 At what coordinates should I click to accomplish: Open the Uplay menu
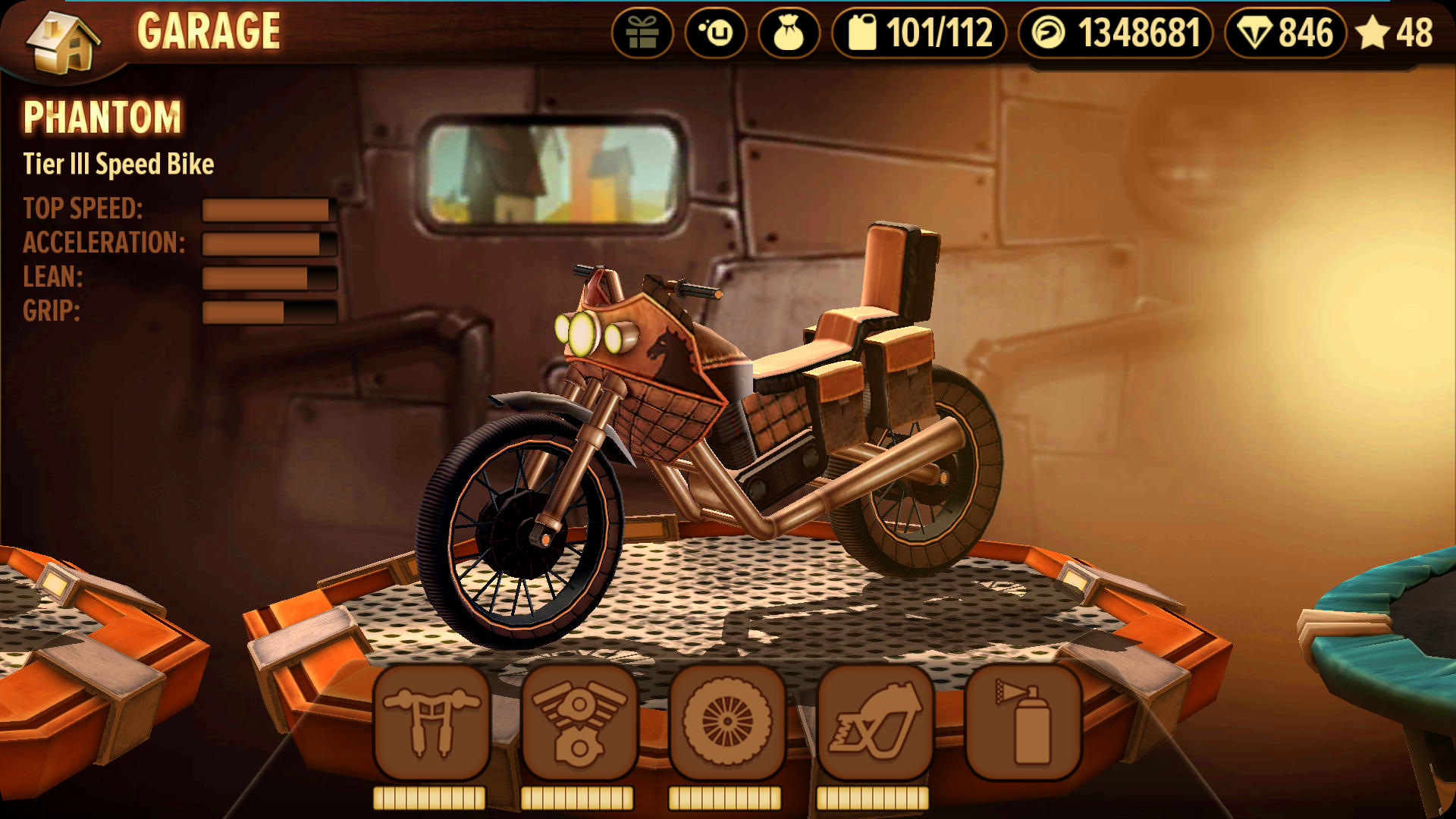[x=715, y=33]
